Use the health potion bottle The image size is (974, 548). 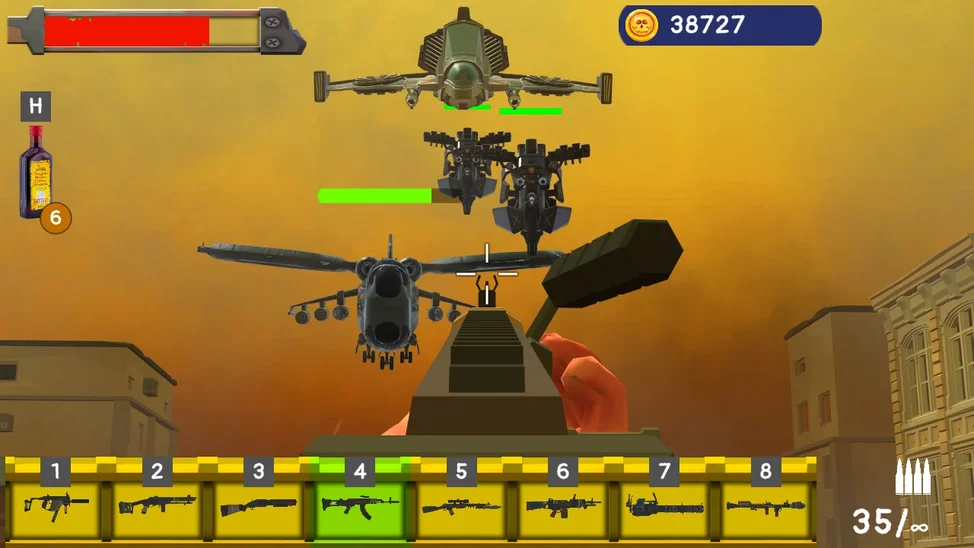click(x=37, y=172)
